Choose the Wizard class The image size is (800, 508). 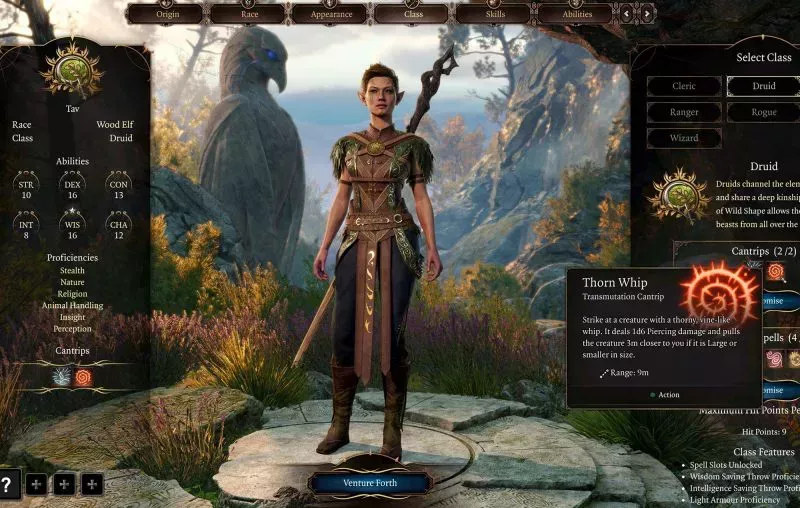[x=683, y=138]
